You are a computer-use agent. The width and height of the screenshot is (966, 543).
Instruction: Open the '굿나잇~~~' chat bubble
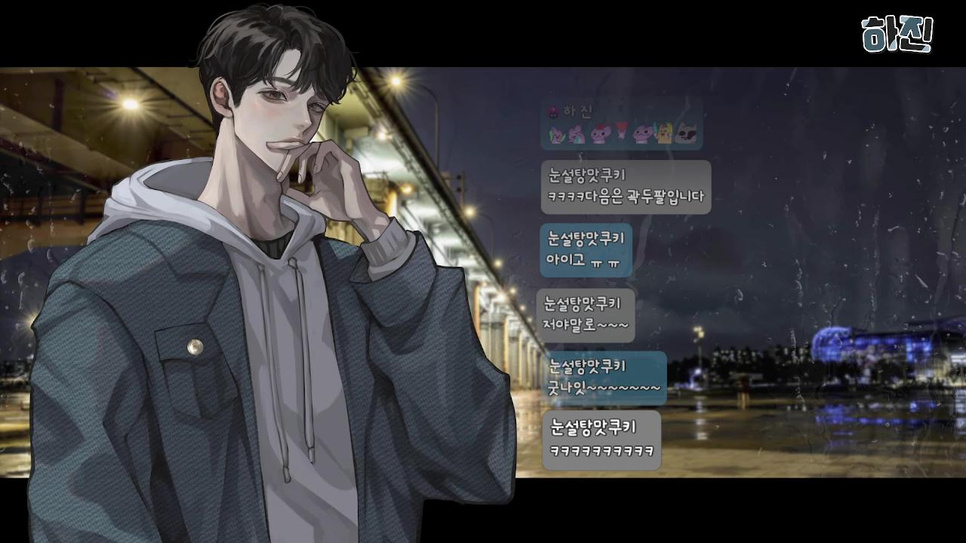click(604, 377)
